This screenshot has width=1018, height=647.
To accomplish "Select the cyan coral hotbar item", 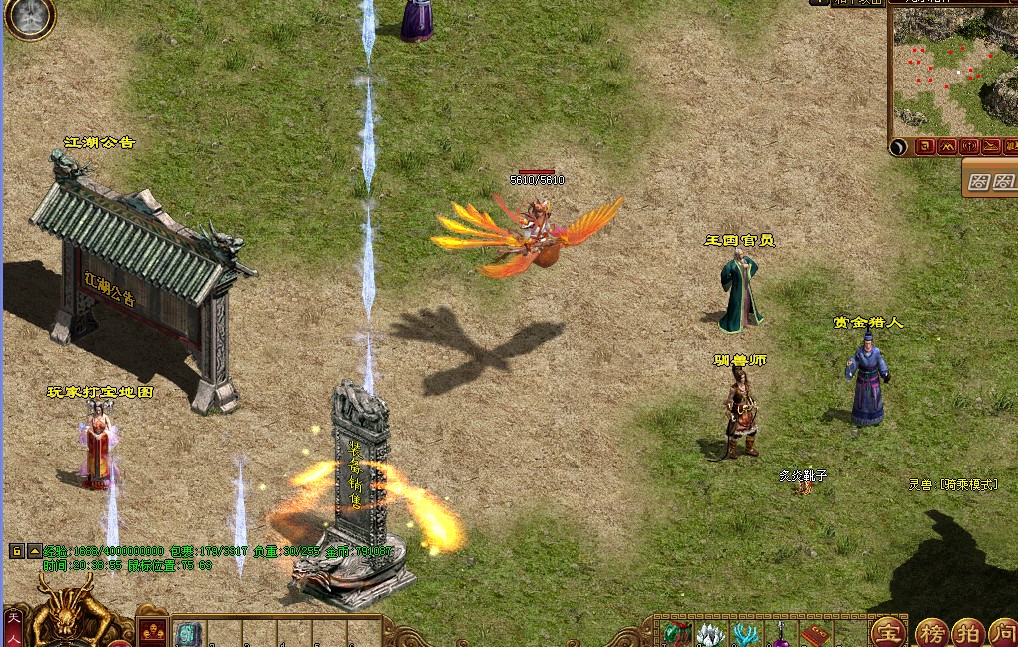I will point(745,634).
